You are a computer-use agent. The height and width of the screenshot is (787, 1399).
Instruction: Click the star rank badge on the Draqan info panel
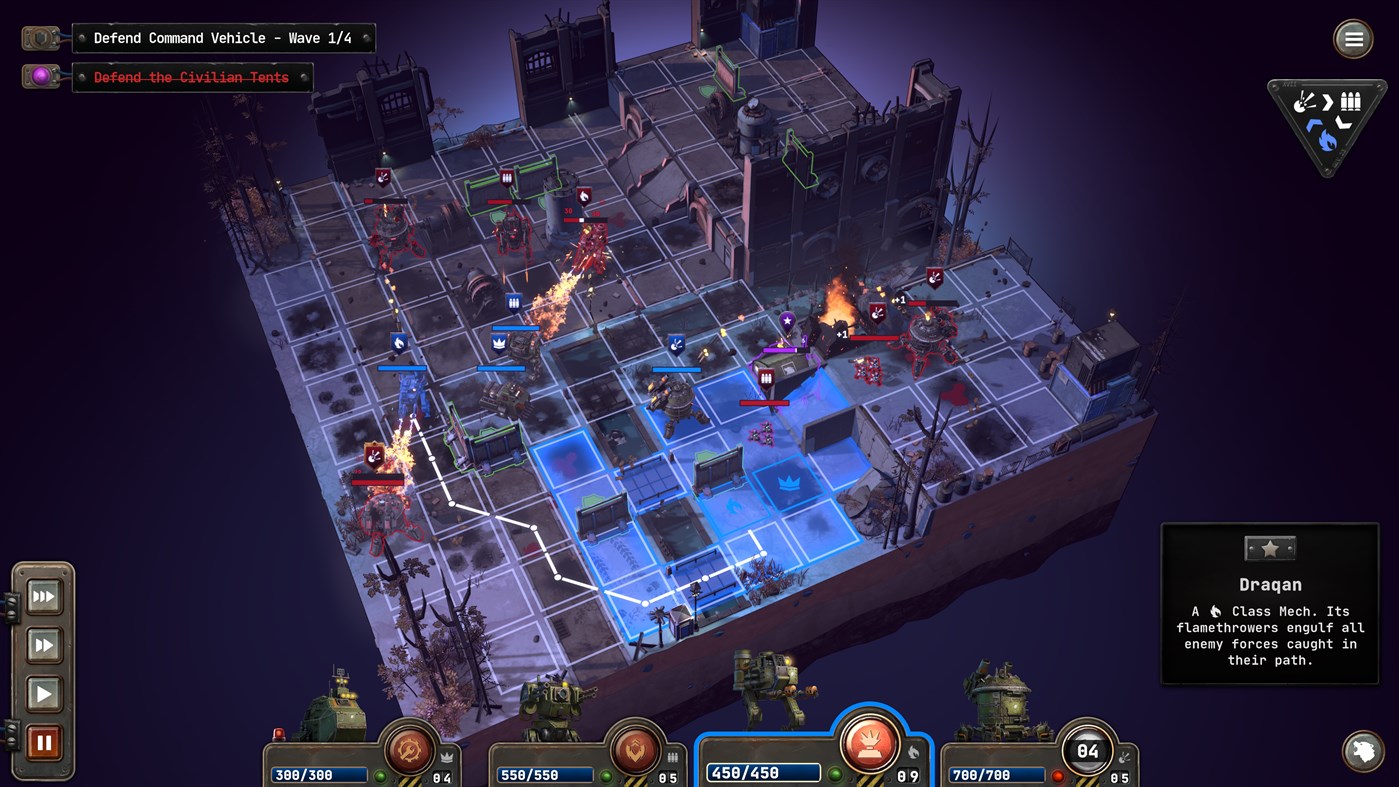(1268, 547)
